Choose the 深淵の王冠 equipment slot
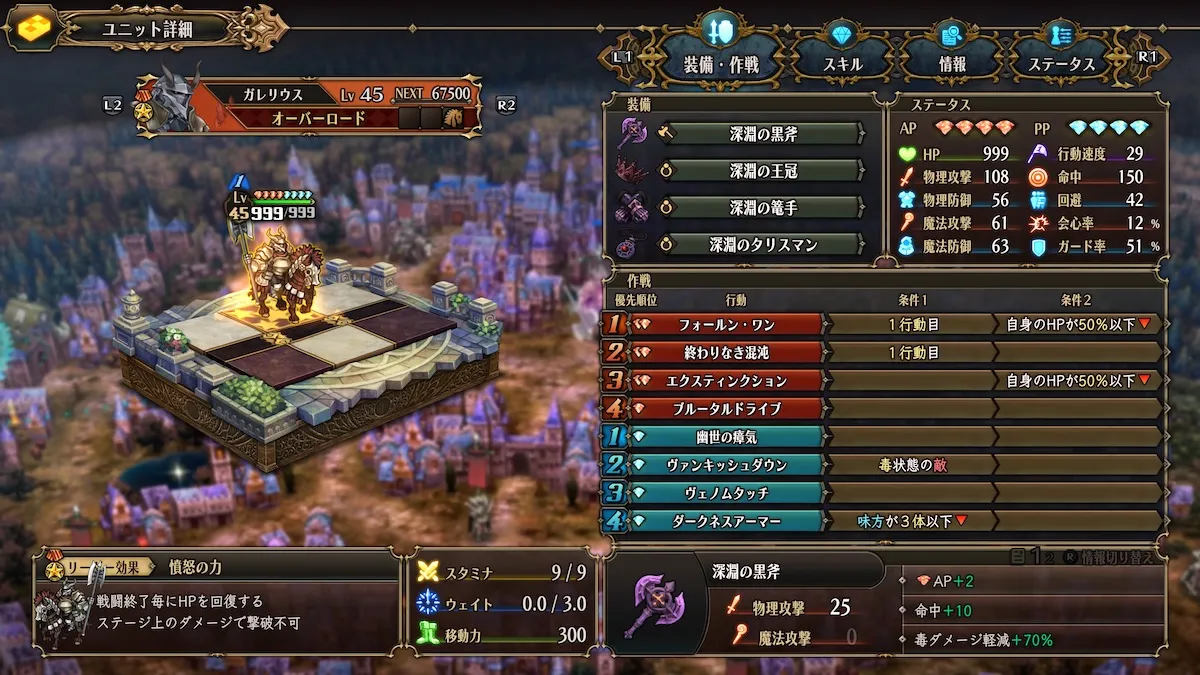The height and width of the screenshot is (675, 1200). pyautogui.click(x=762, y=171)
